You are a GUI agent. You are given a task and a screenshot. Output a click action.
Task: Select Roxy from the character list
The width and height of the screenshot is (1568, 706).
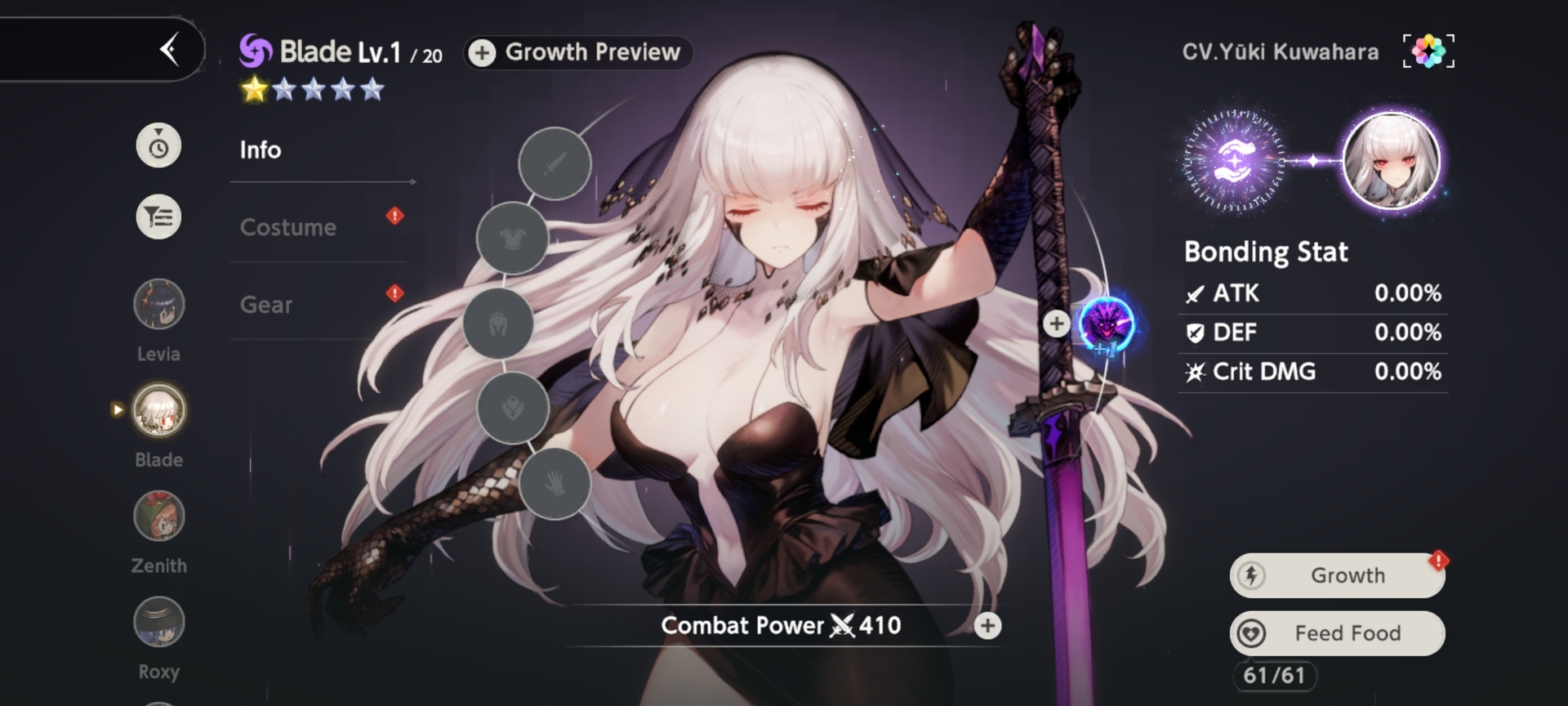click(158, 623)
